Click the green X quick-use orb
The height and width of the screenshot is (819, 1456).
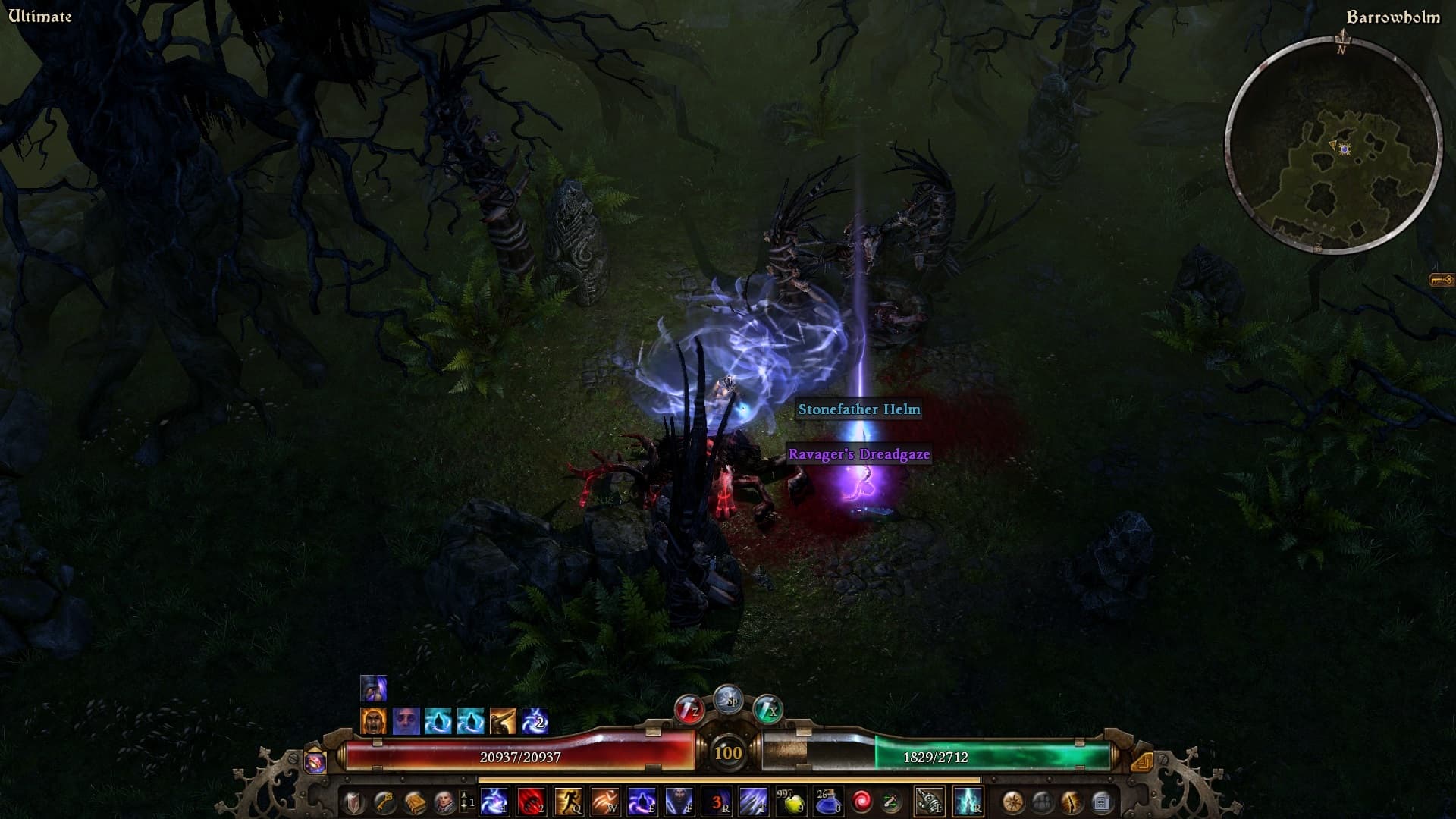(x=767, y=711)
